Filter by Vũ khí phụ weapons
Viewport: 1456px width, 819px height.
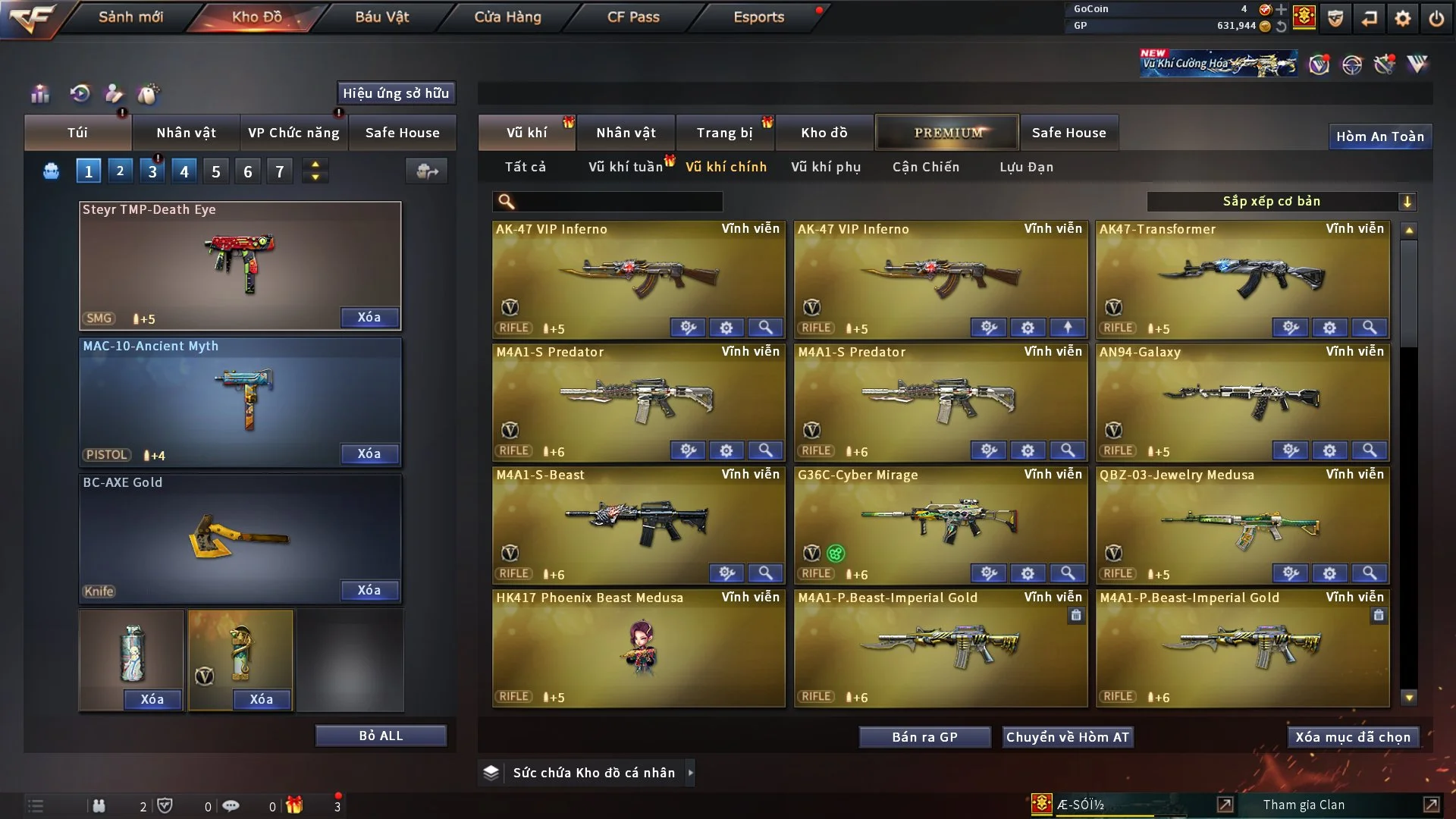826,167
